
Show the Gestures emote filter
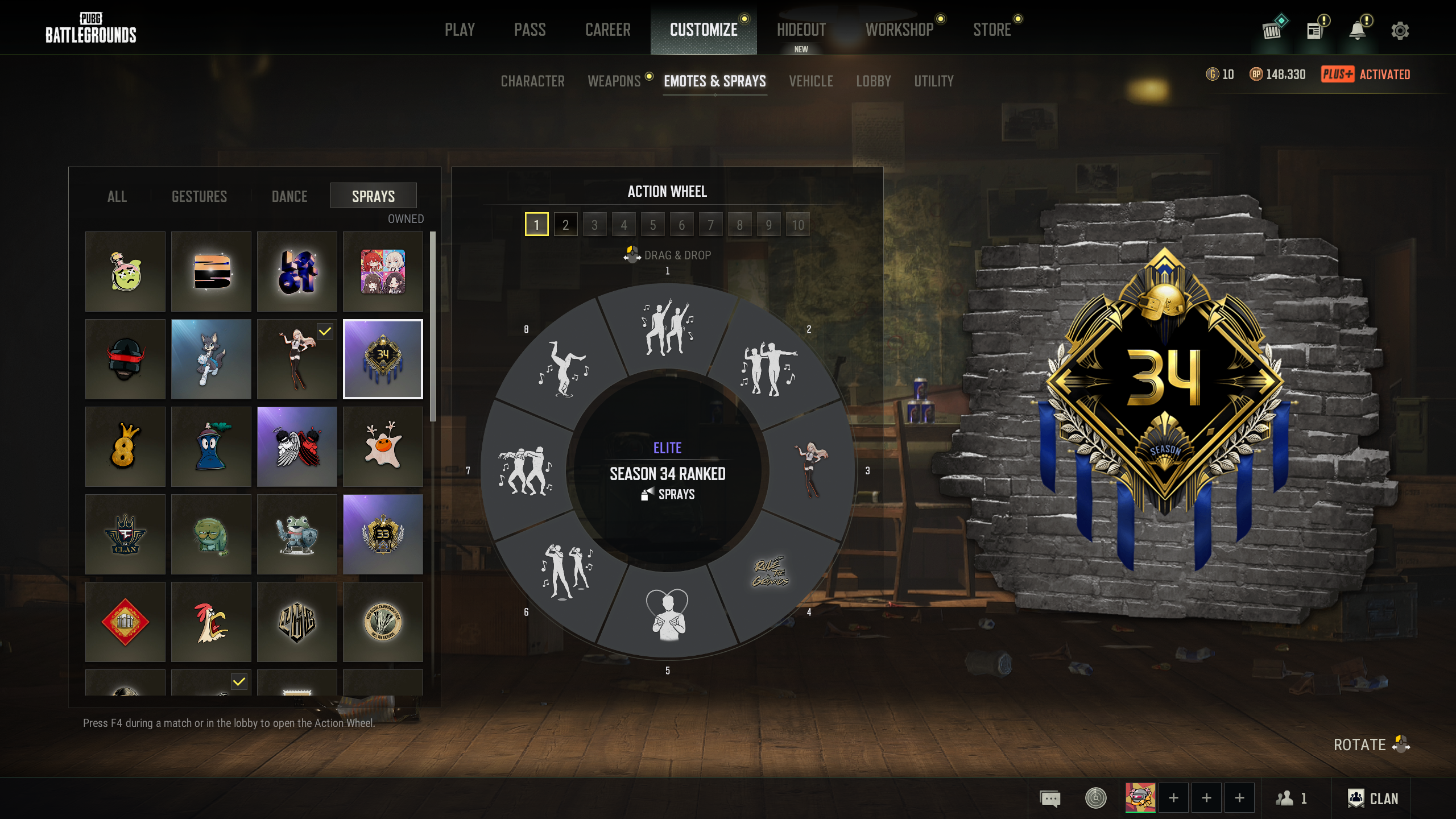point(199,196)
